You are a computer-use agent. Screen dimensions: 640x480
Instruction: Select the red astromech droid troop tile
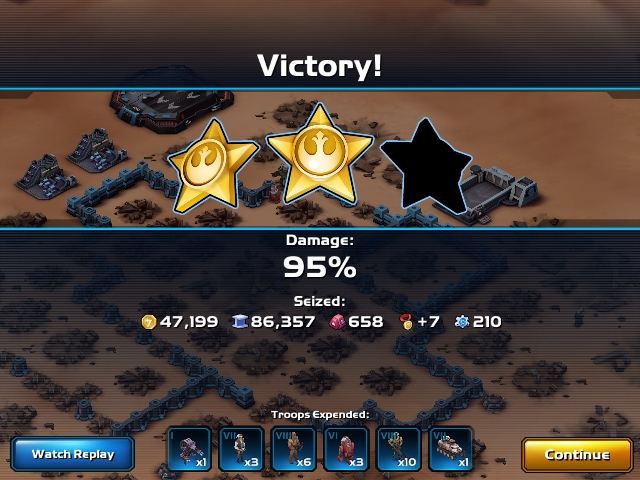(x=346, y=449)
